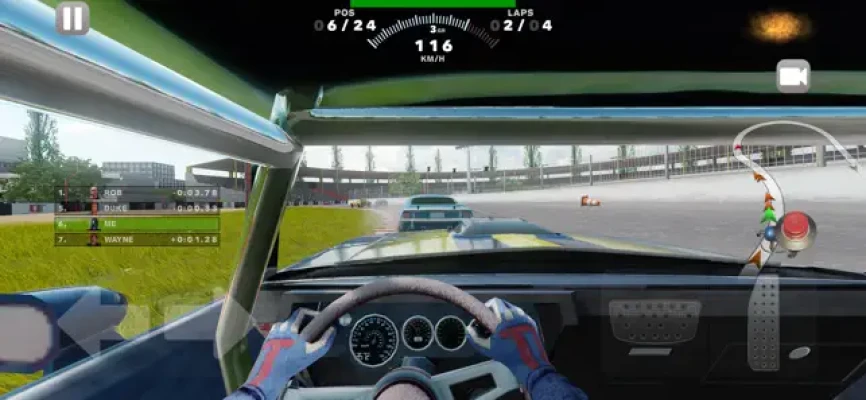This screenshot has height=400, width=866.
Task: Select Rob's row in the standings
Action: [137, 193]
